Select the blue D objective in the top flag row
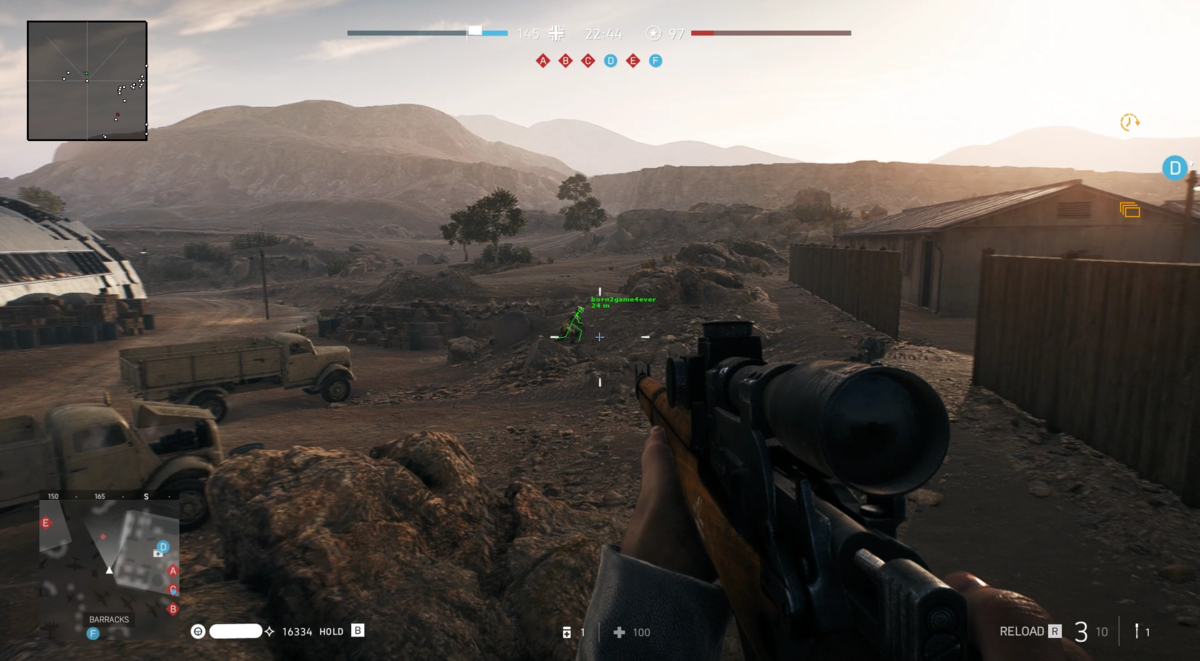Viewport: 1200px width, 661px height. (x=610, y=61)
